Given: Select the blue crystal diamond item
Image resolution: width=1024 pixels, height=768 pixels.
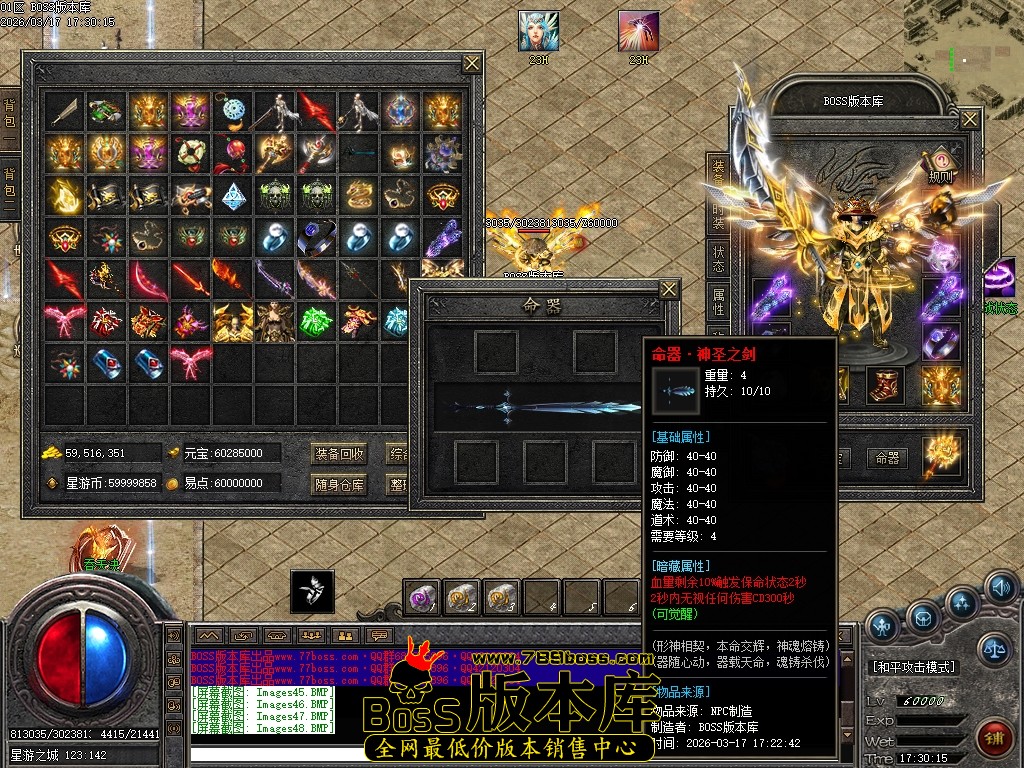Looking at the screenshot, I should coord(233,193).
